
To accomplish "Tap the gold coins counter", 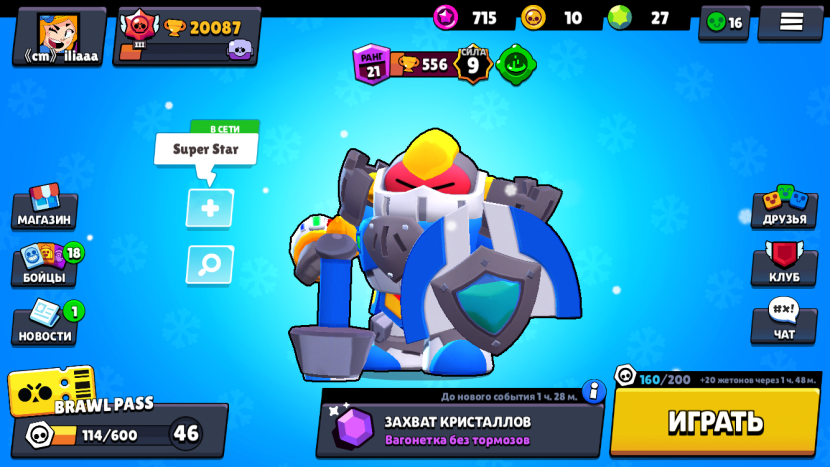I will pos(553,18).
